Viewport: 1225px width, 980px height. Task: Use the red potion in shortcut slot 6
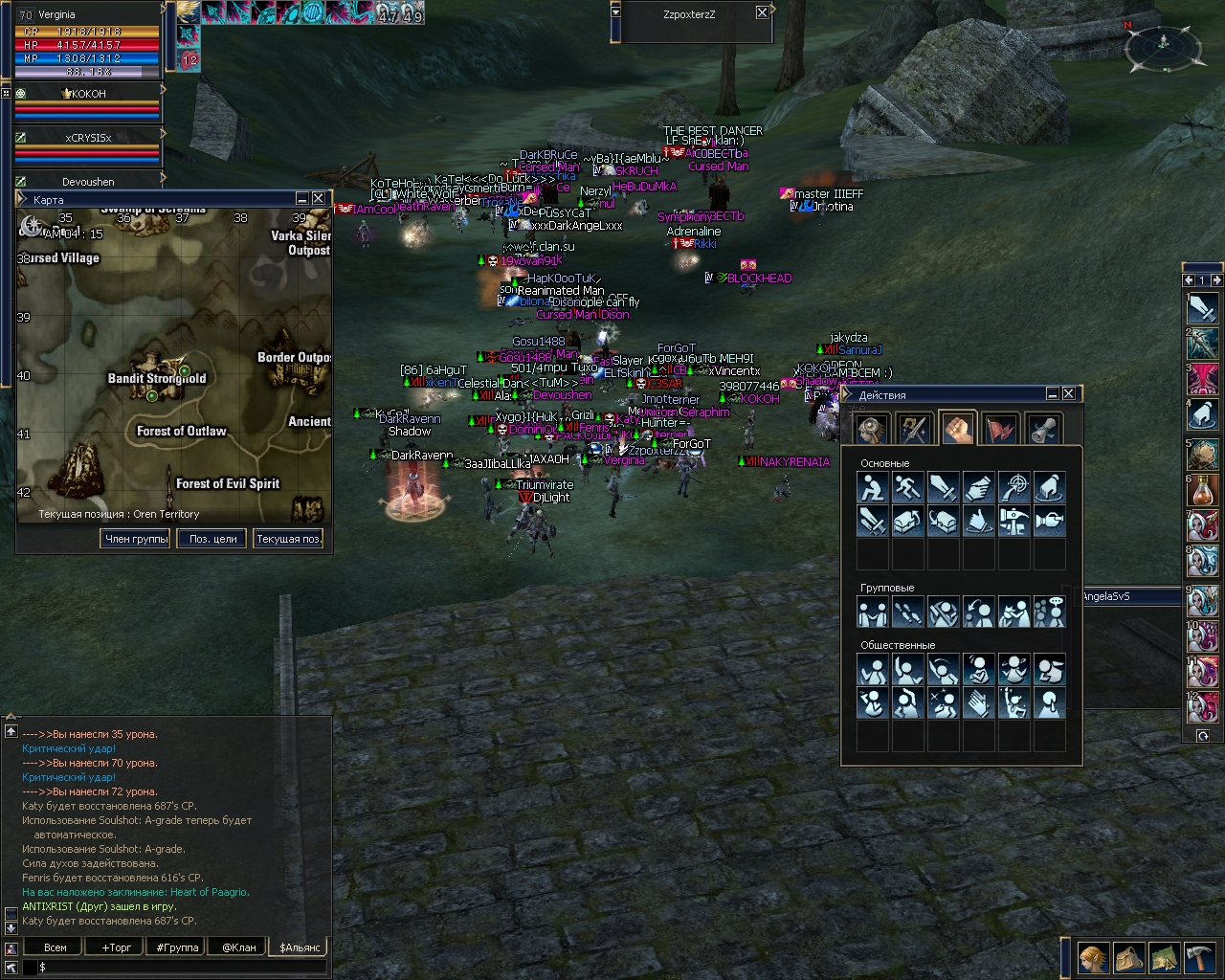point(1203,491)
